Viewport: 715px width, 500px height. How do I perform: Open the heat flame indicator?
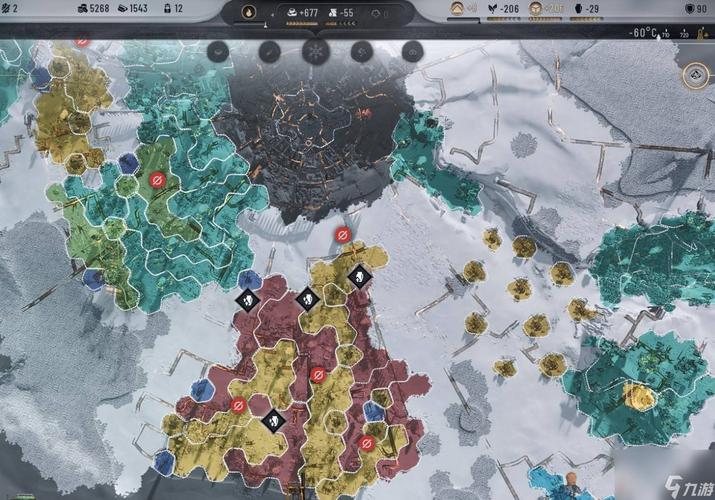tap(248, 13)
